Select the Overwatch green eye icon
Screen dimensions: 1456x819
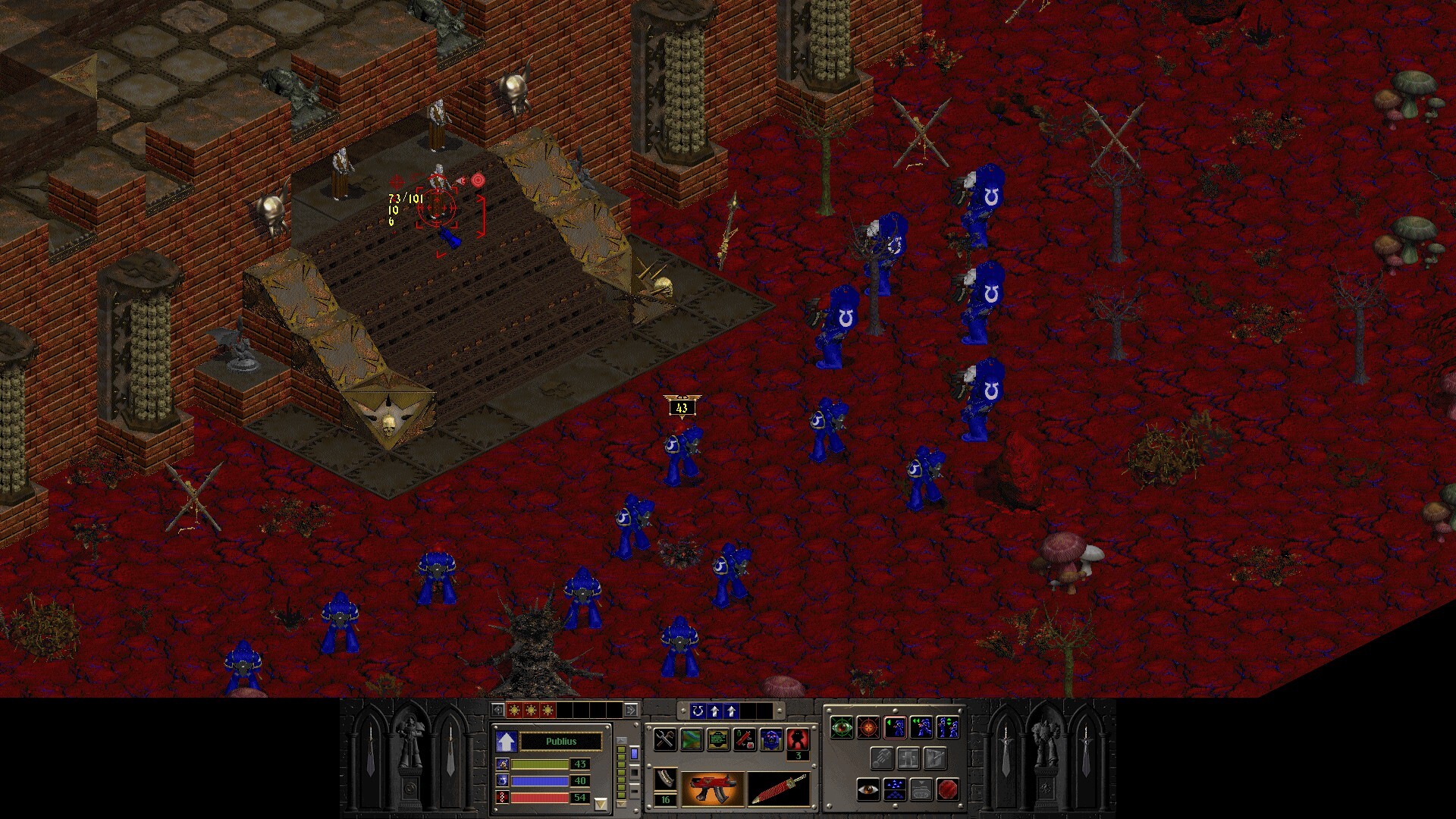click(842, 726)
